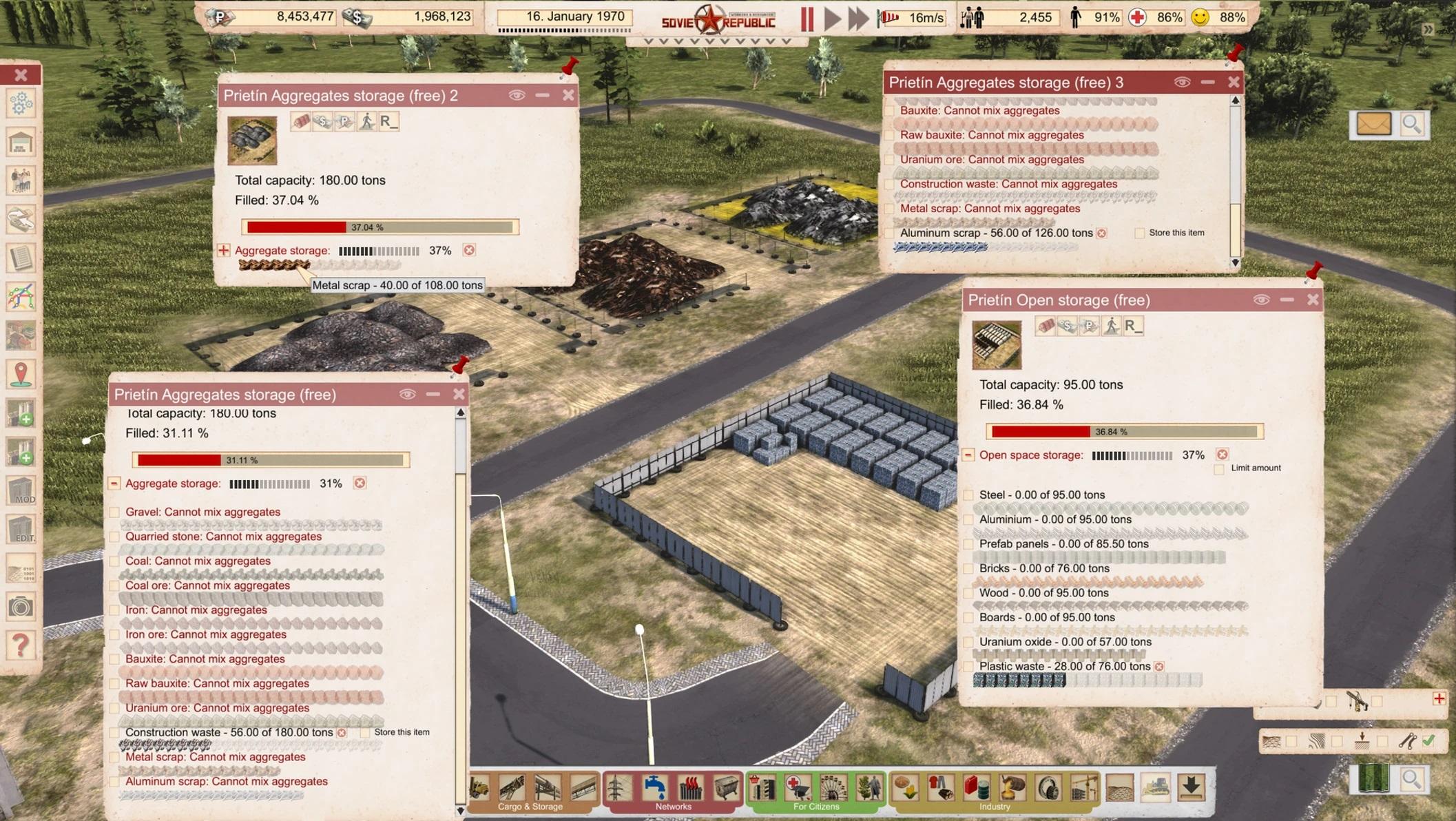Expand Aggregate storage list in storage 2
Viewport: 1456px width, 821px height.
[x=224, y=251]
